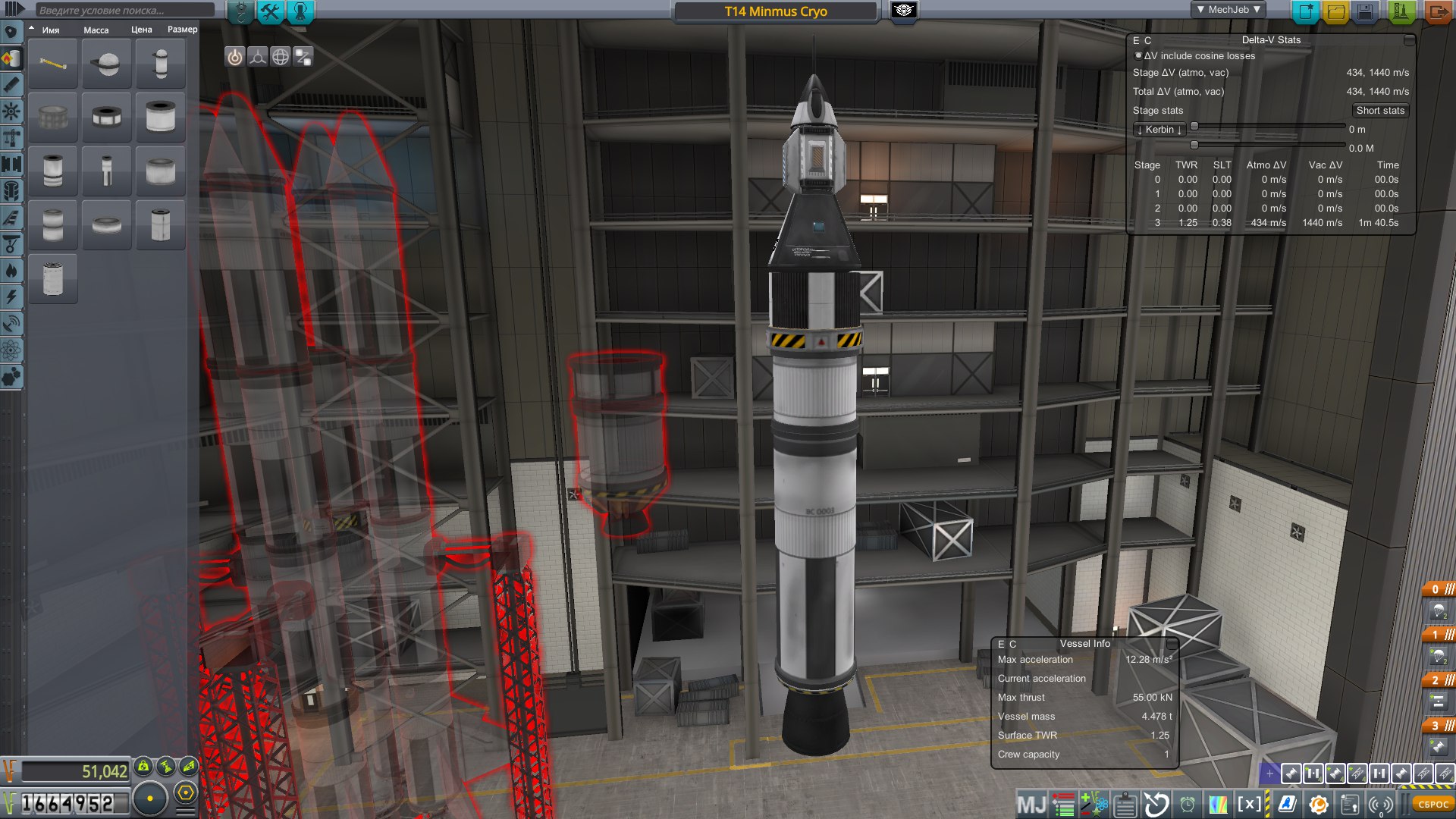The image size is (1456, 819).
Task: Collapse stage 3 in the staging stack
Action: coord(1449,724)
